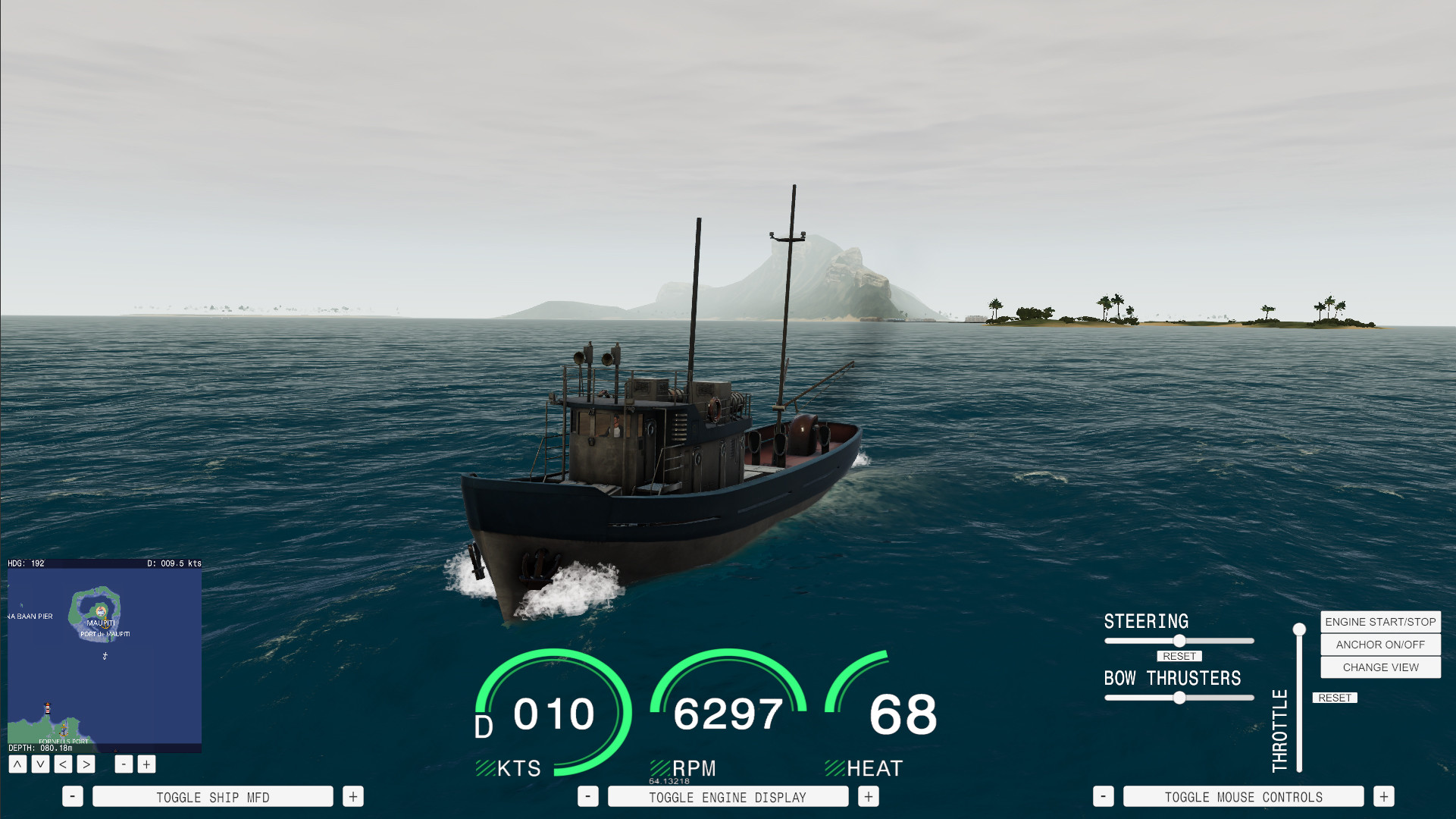Toggle the anchor on/off

click(1379, 645)
